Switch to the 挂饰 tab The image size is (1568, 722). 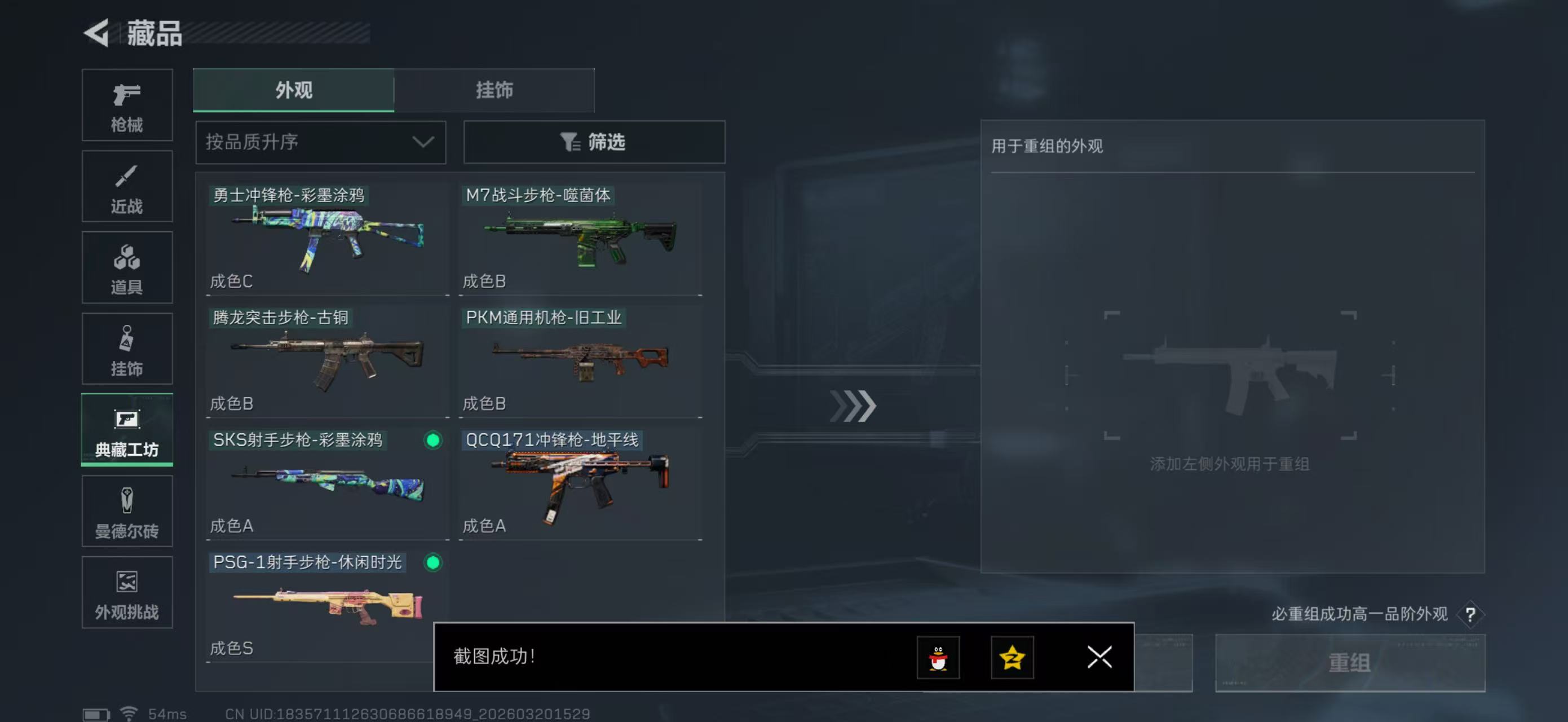click(494, 90)
